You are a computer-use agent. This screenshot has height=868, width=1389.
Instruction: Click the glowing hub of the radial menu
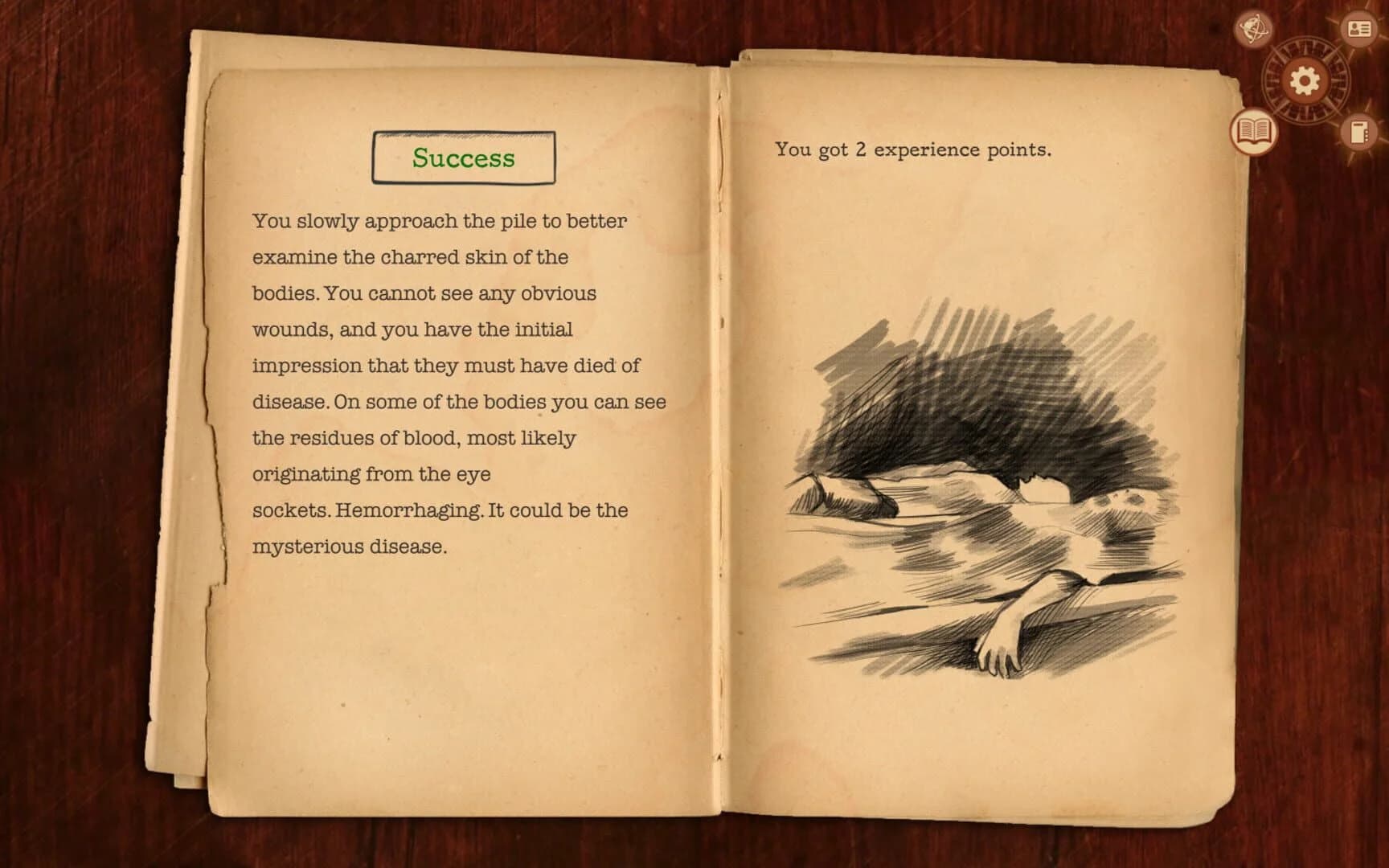[x=1302, y=80]
